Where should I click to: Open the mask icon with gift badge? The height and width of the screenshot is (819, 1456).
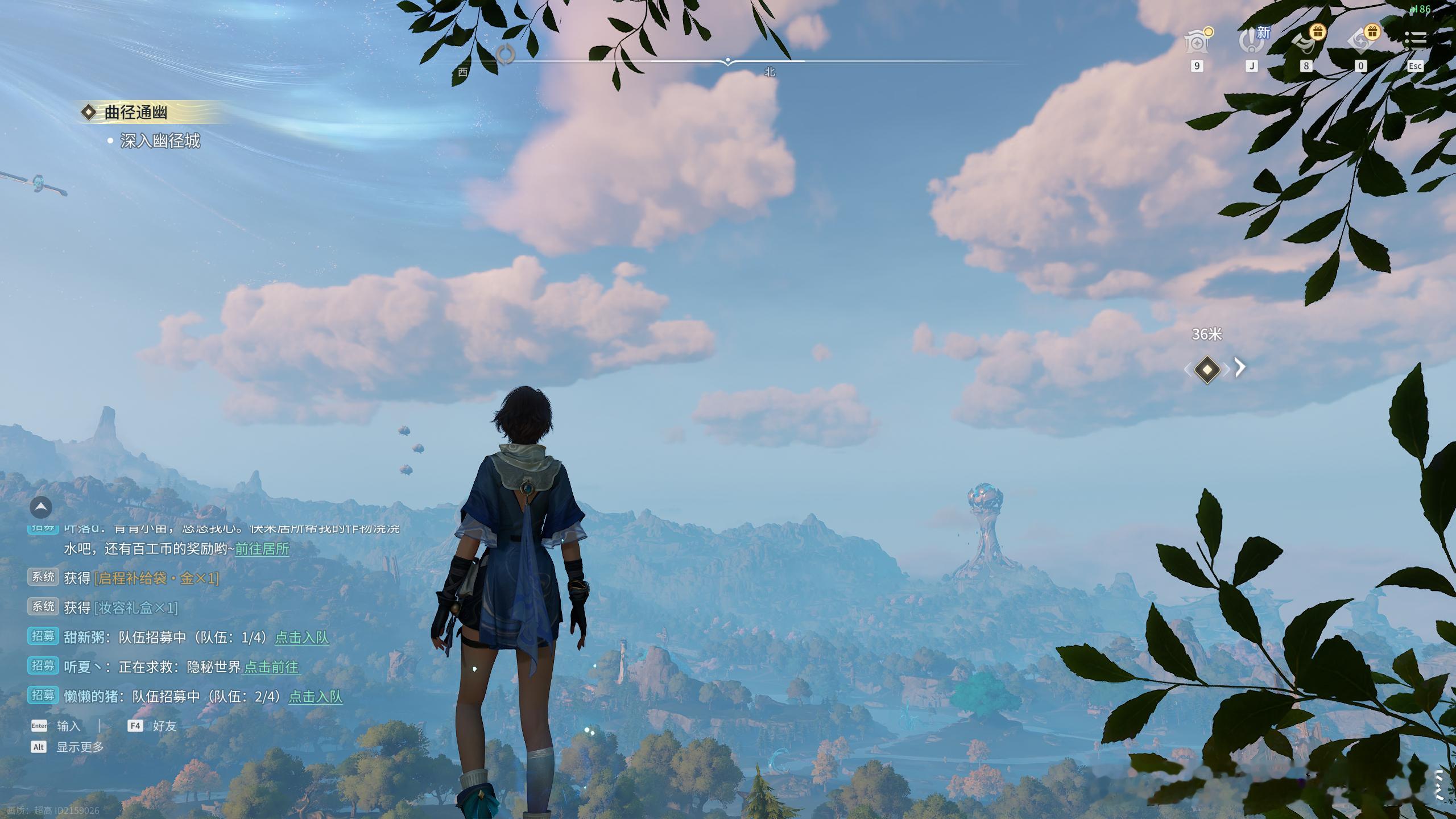(x=1306, y=41)
